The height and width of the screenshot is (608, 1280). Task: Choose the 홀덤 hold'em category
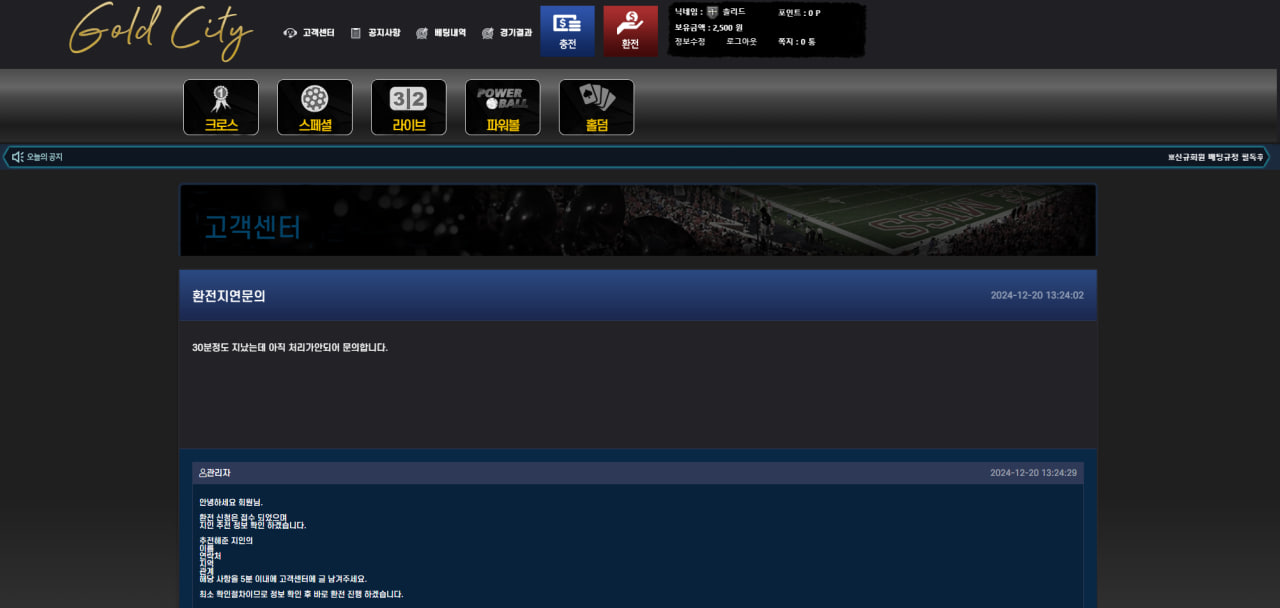coord(596,107)
